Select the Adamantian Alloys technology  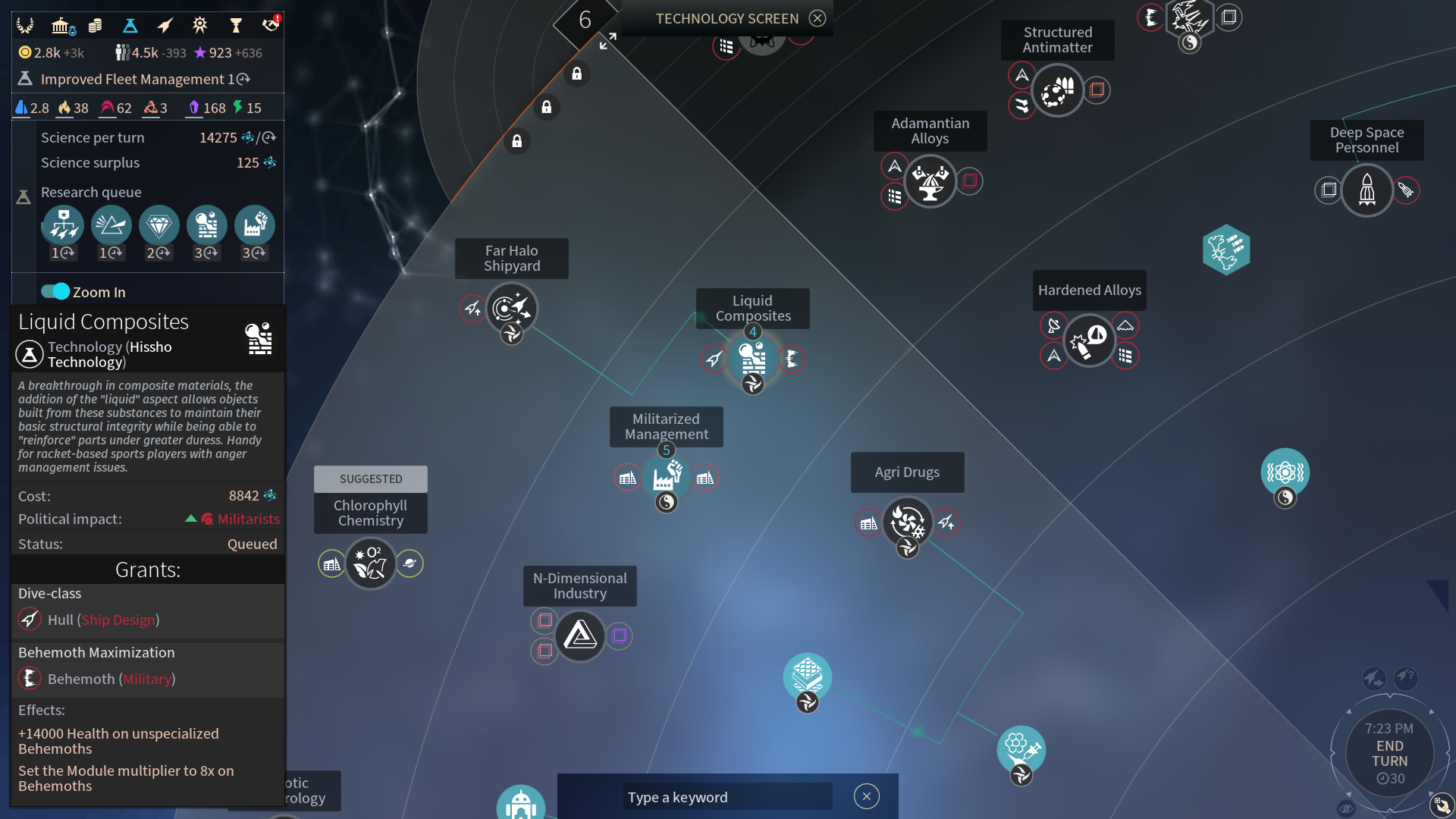pos(930,181)
